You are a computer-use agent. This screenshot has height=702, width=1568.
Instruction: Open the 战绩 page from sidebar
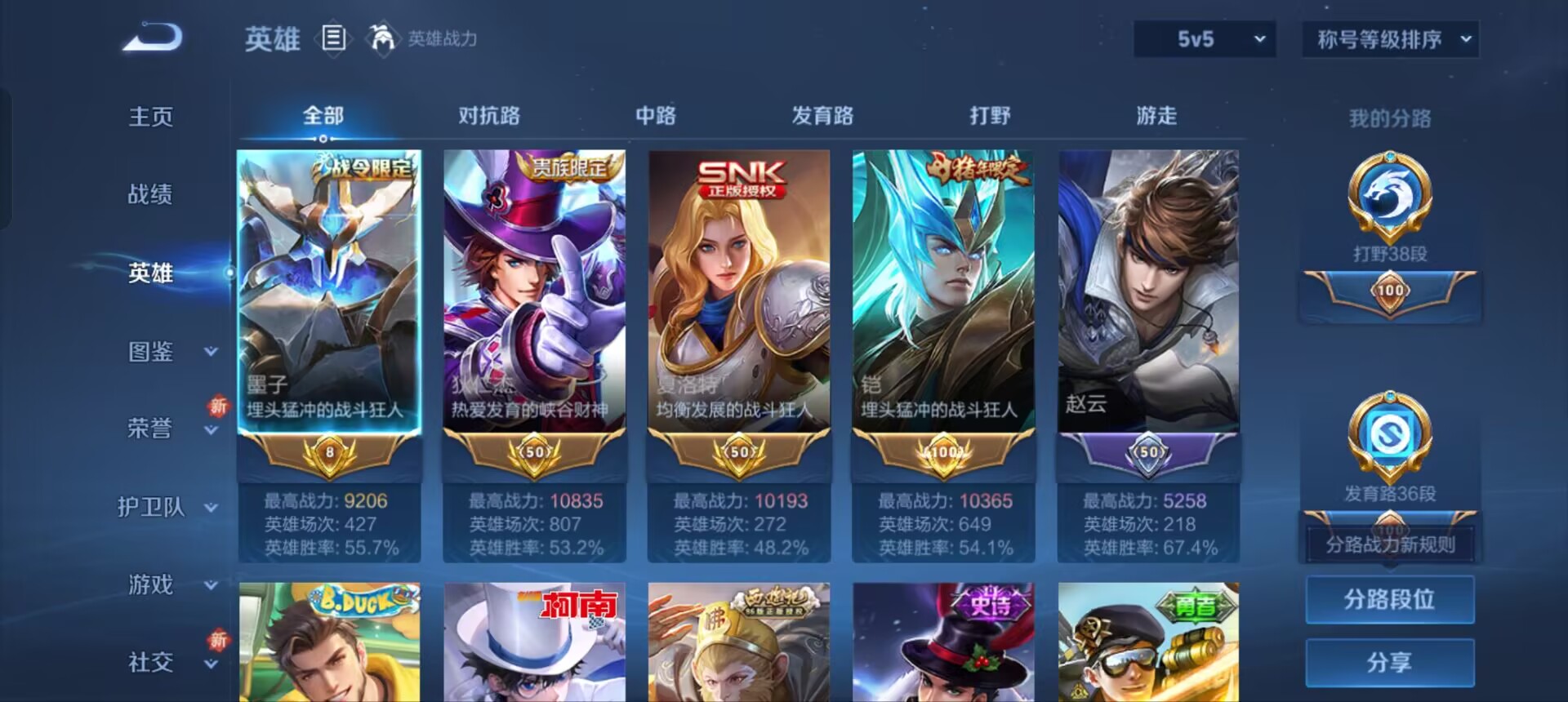(x=151, y=194)
